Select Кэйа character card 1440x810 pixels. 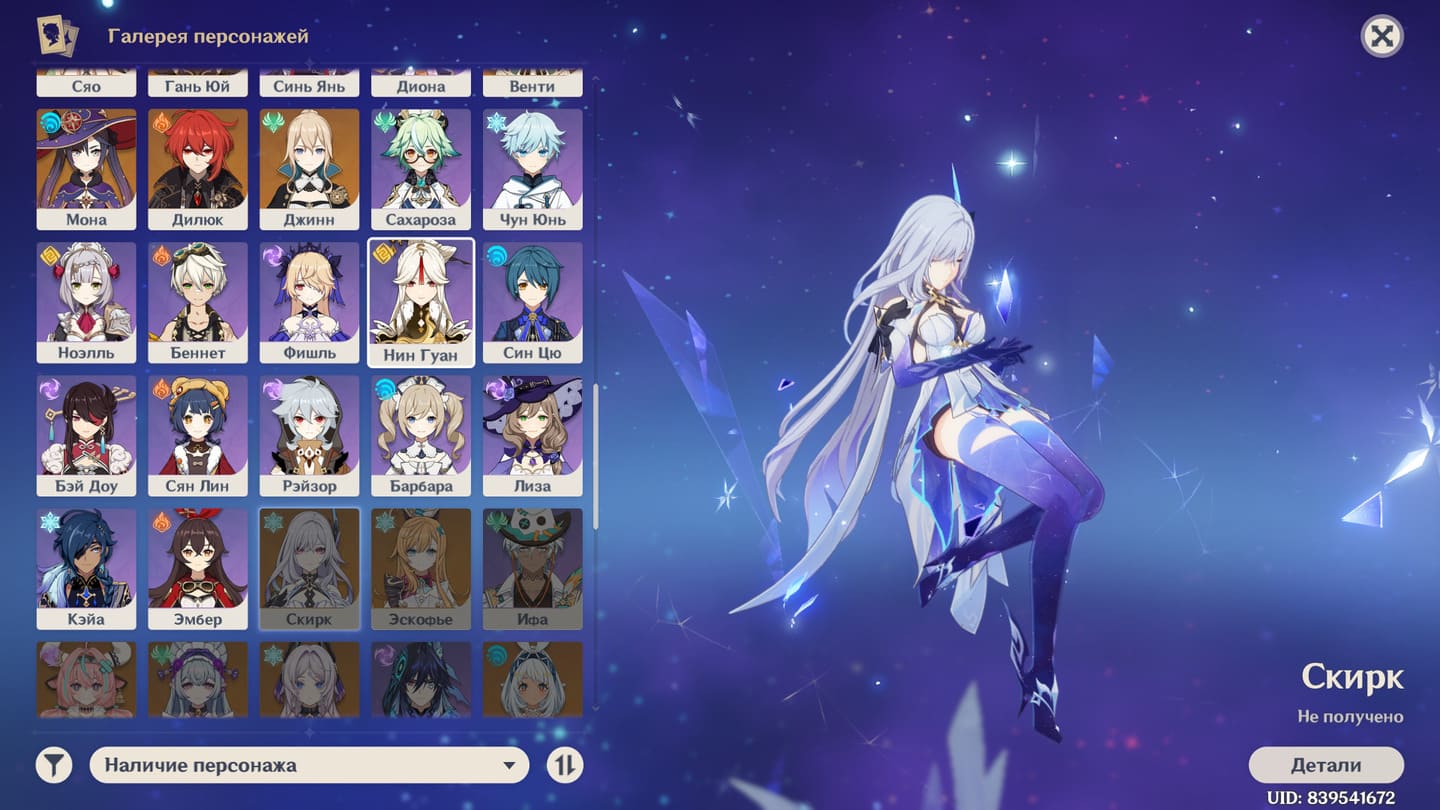tap(87, 567)
